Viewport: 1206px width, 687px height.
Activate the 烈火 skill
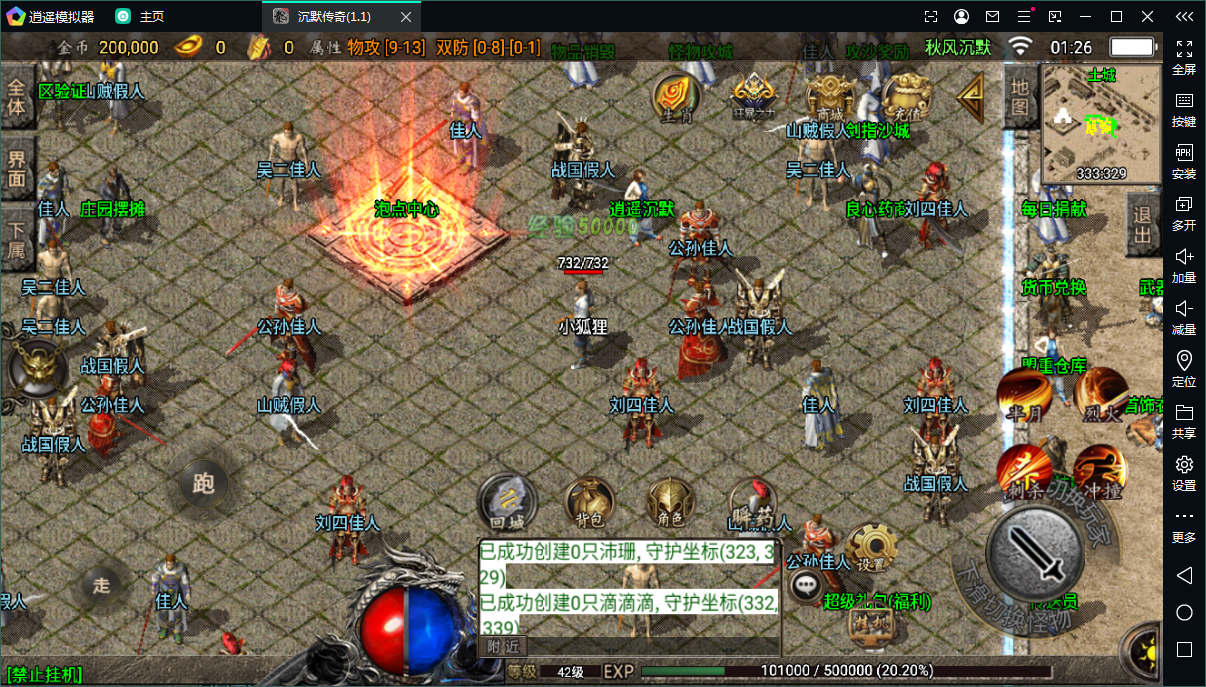1100,394
